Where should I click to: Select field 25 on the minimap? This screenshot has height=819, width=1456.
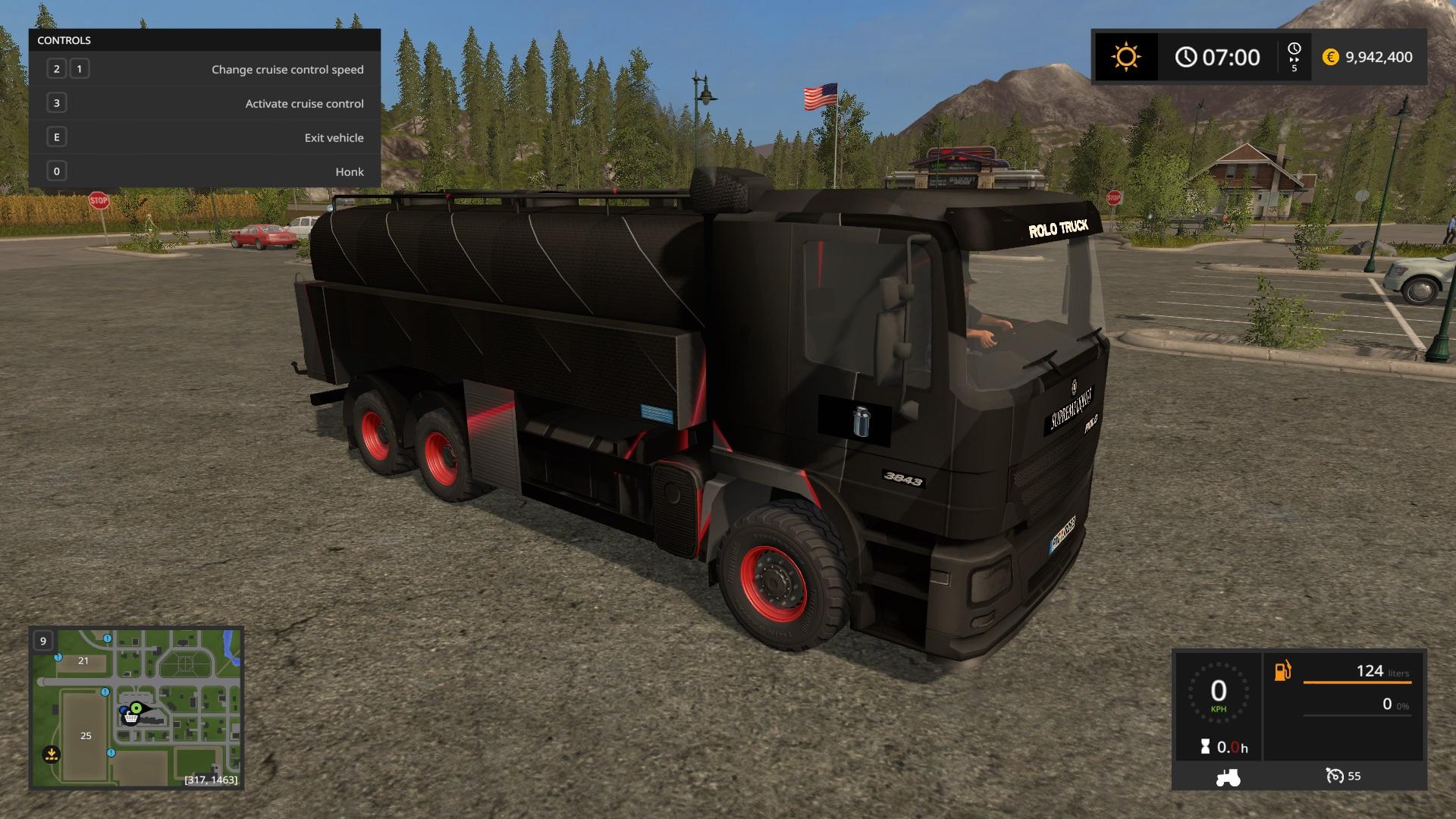tap(86, 736)
